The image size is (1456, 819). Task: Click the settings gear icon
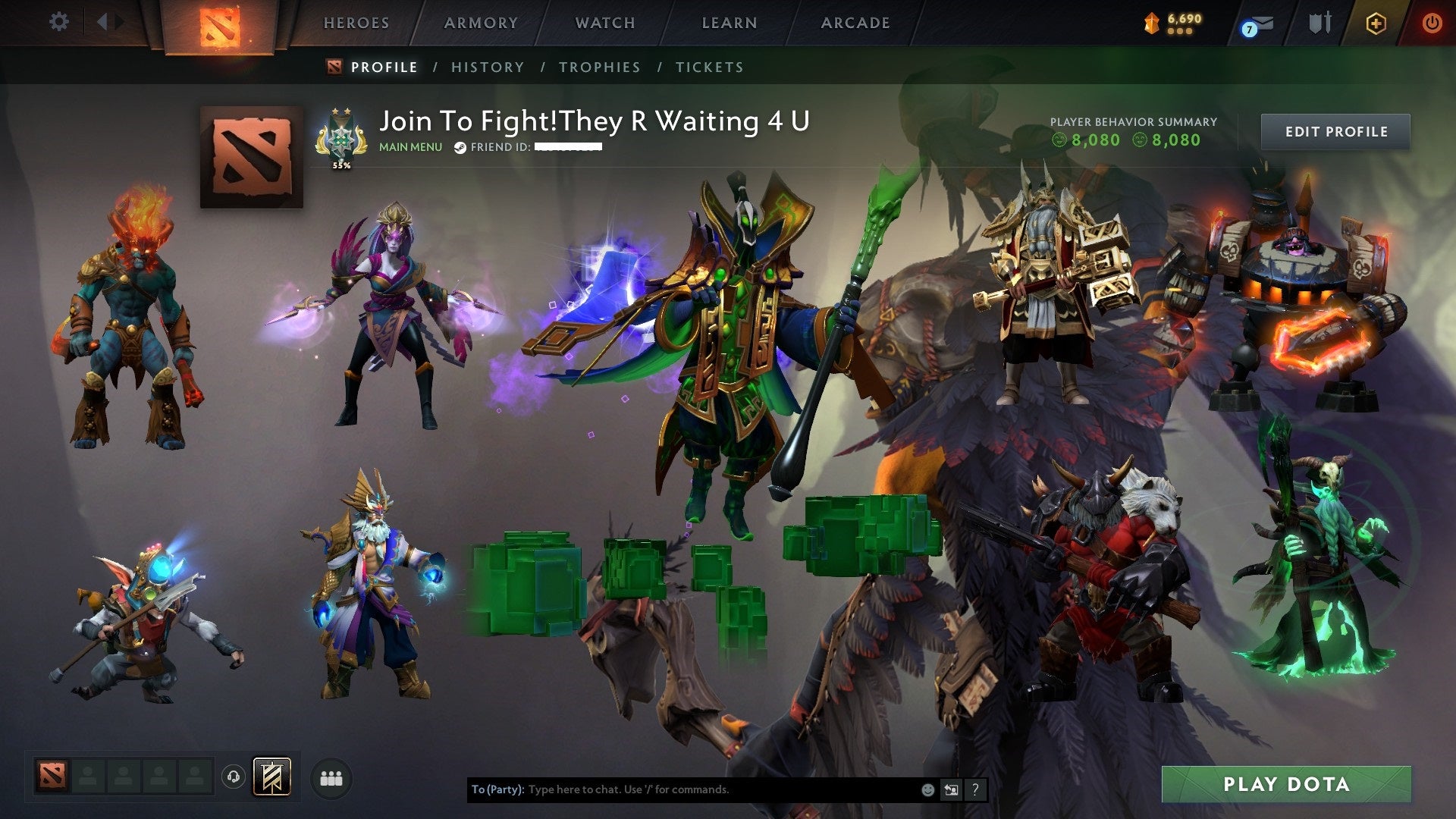coord(59,21)
